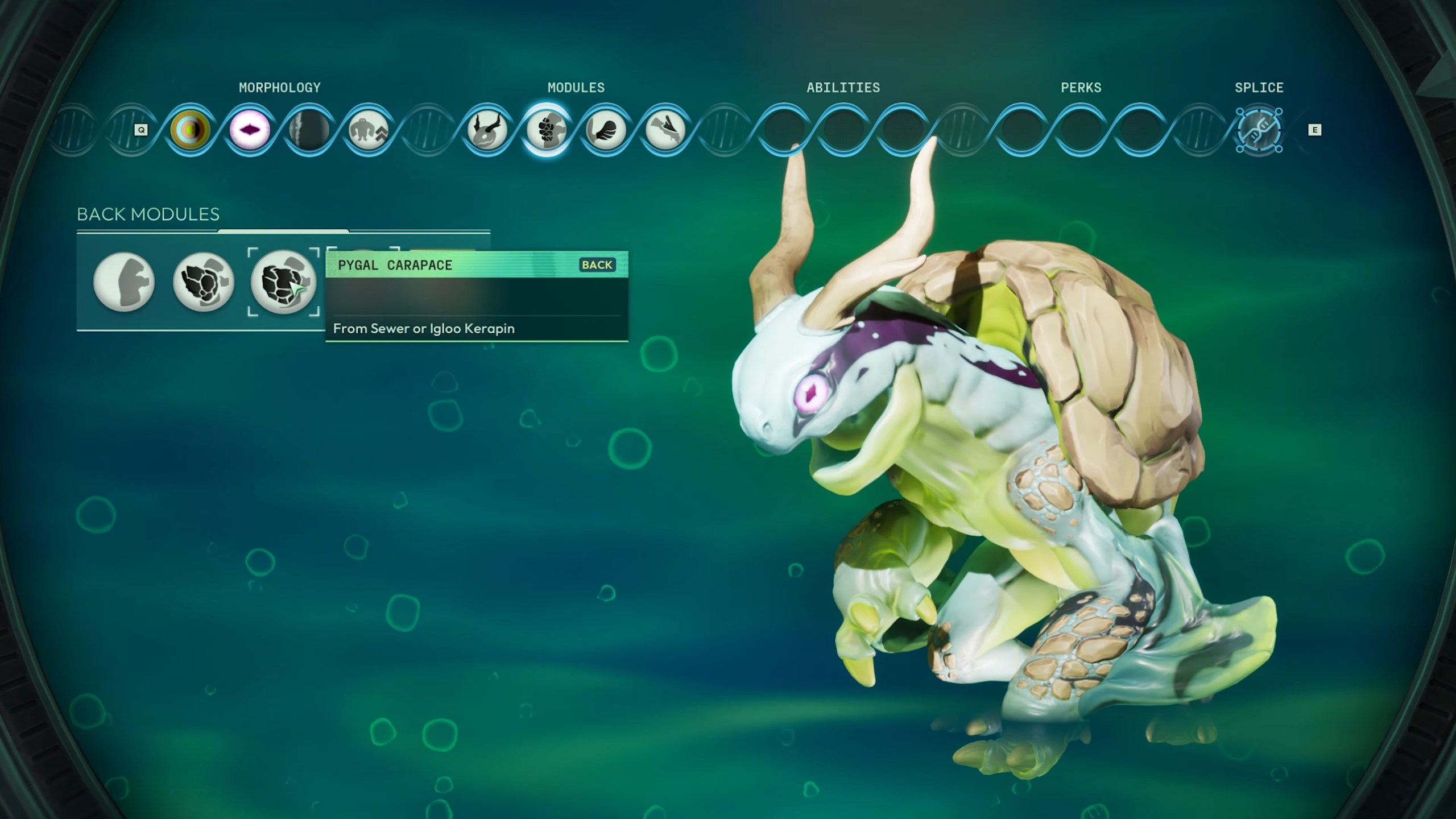Open the pink eye morphology node
1456x819 pixels.
250,130
